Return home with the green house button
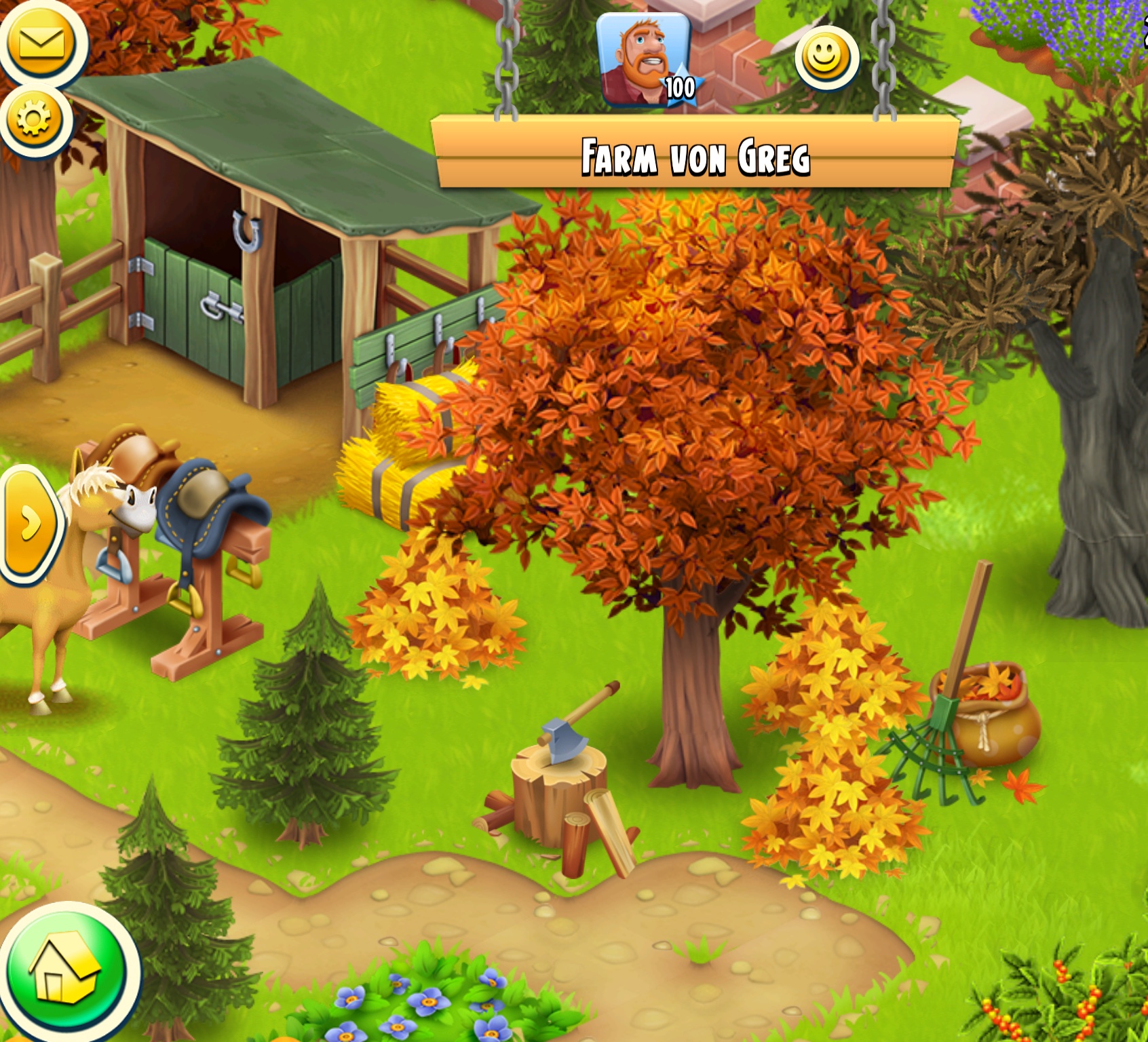The height and width of the screenshot is (1042, 1148). (x=66, y=971)
